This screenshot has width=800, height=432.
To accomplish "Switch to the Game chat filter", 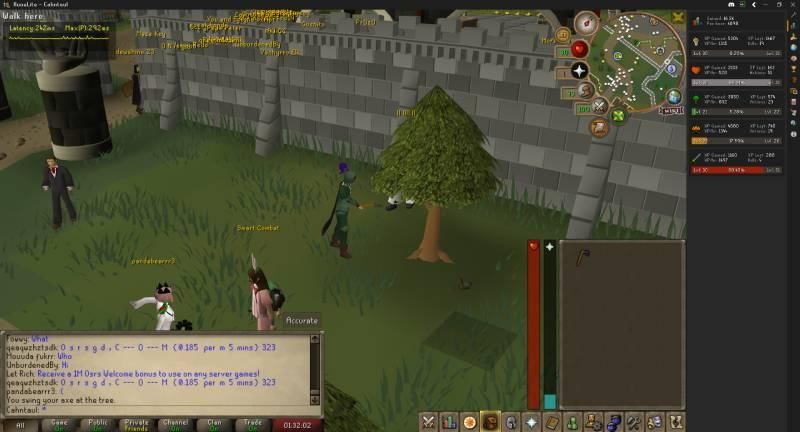I will (59, 424).
